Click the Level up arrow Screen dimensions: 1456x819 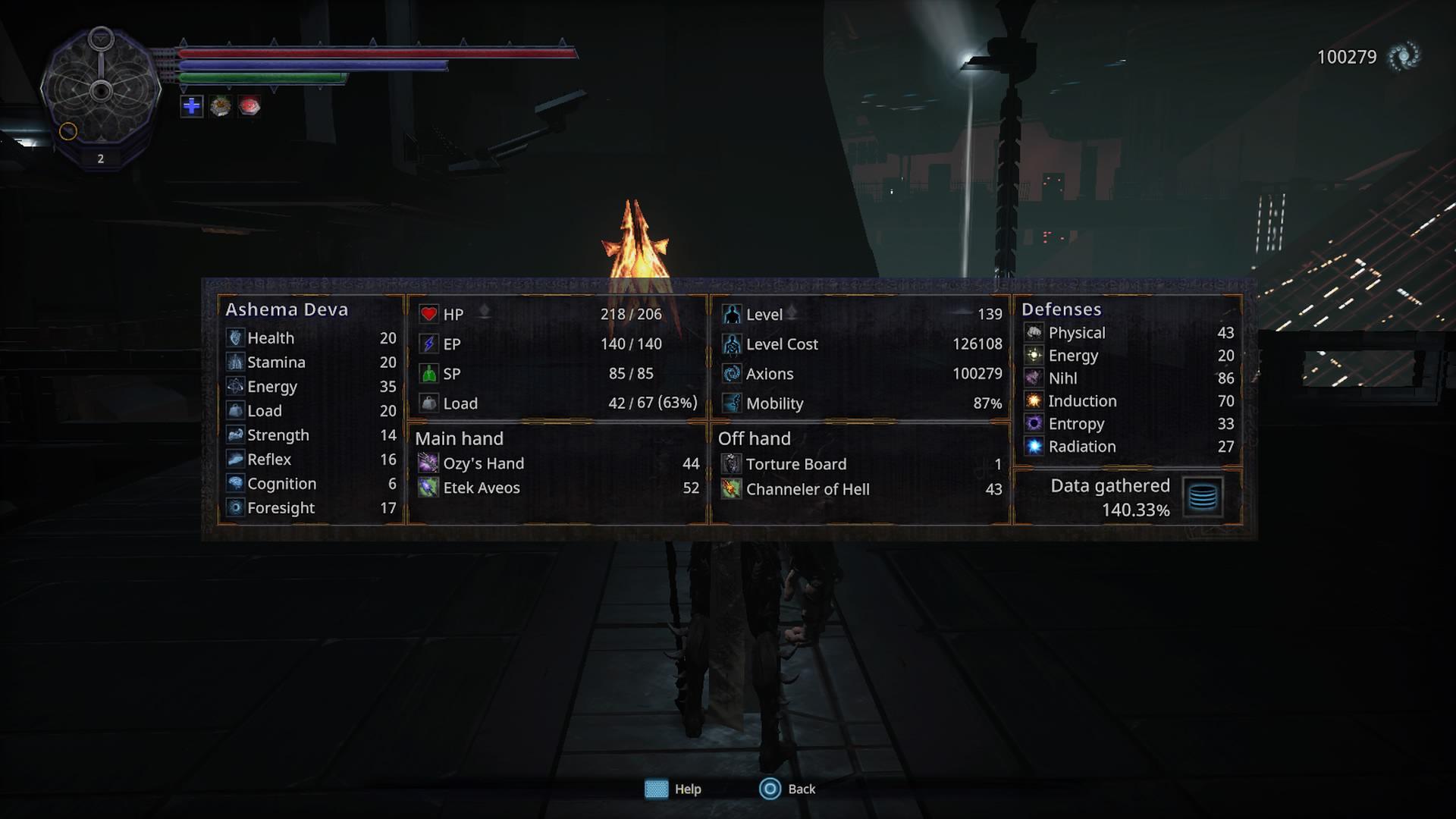click(793, 310)
